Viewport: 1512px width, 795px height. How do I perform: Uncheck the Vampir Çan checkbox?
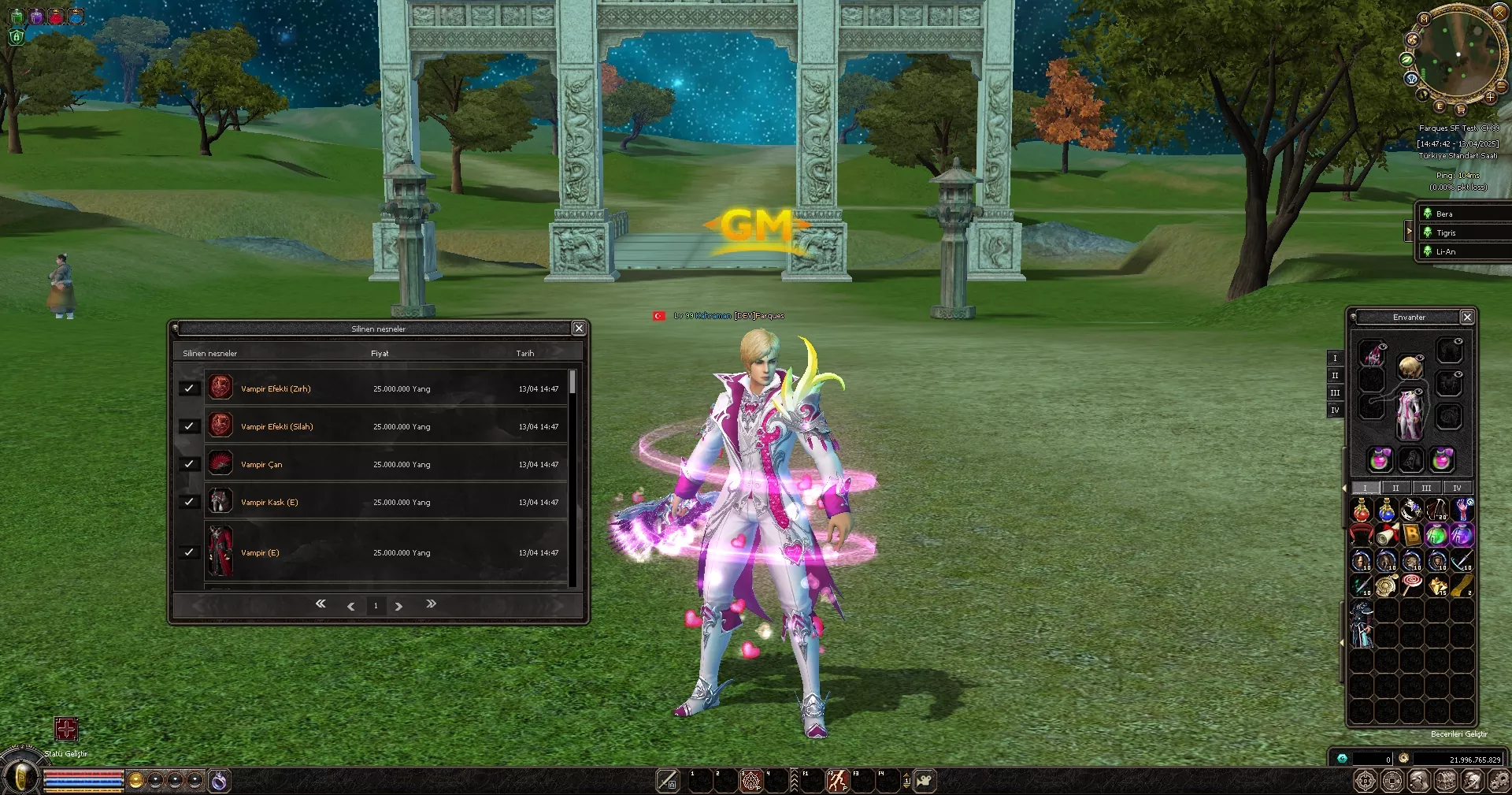pyautogui.click(x=189, y=464)
